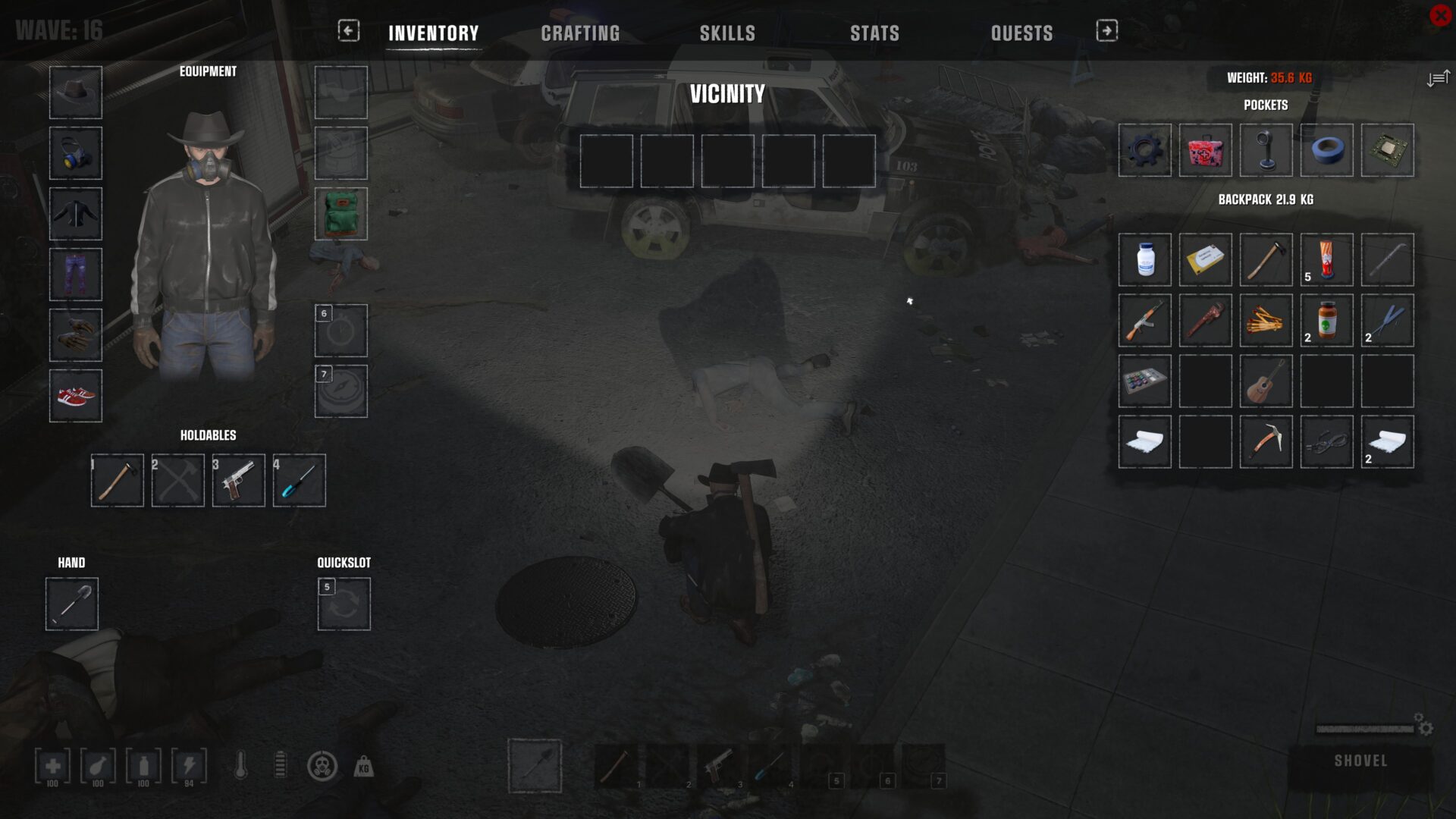
Task: Click the left arrow tab navigation button
Action: [348, 30]
